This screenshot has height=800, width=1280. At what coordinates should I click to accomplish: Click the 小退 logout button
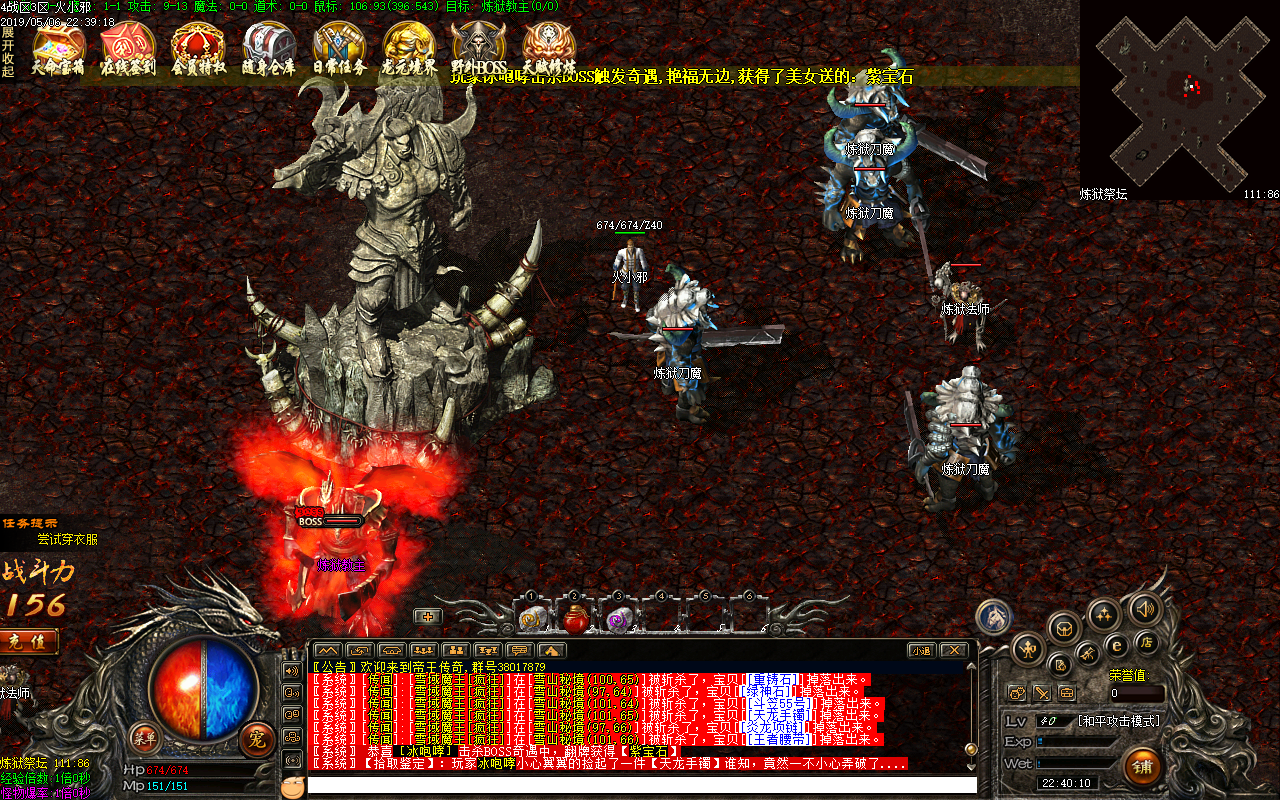click(x=921, y=651)
